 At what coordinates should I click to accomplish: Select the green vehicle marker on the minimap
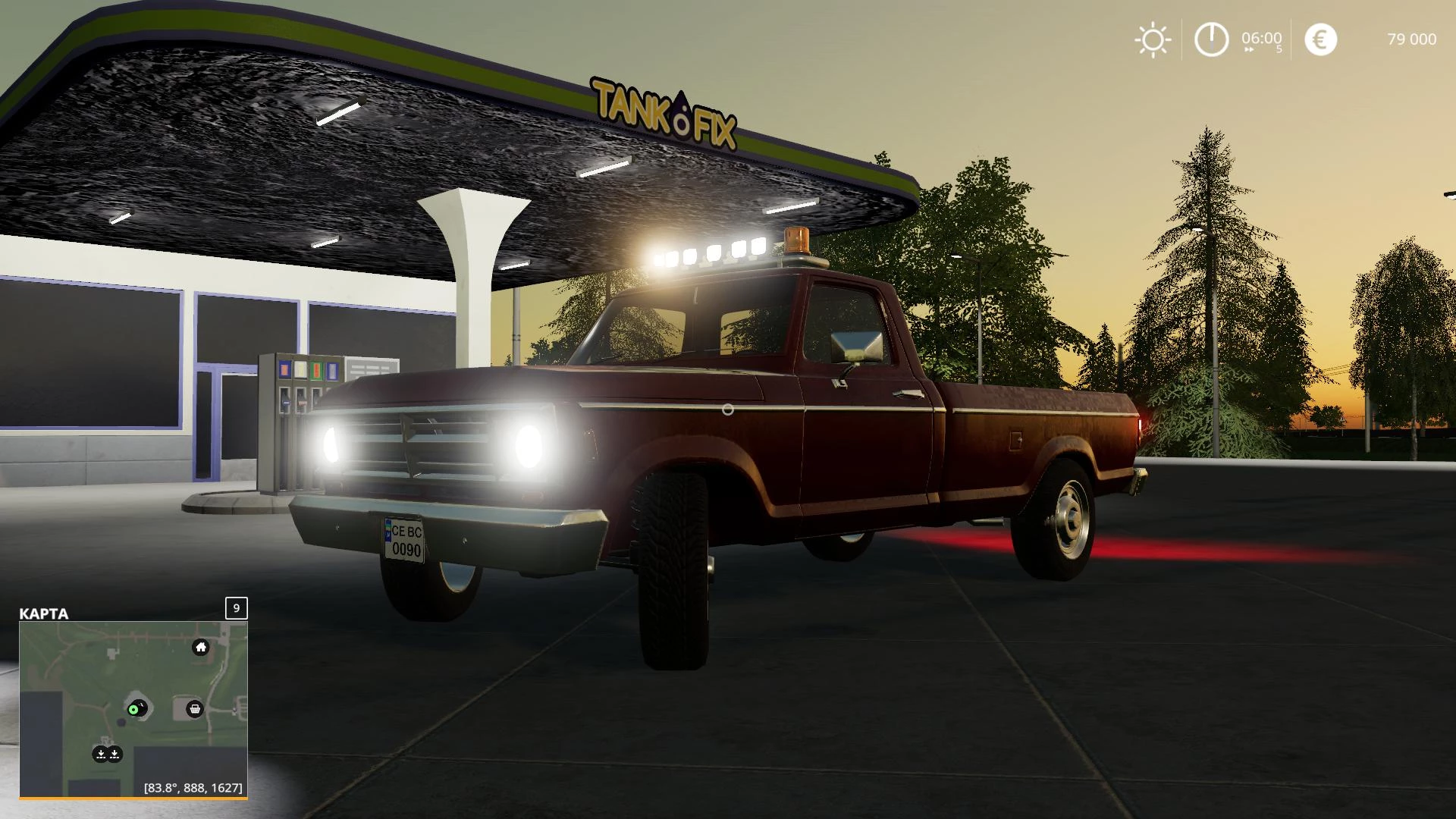click(x=135, y=710)
